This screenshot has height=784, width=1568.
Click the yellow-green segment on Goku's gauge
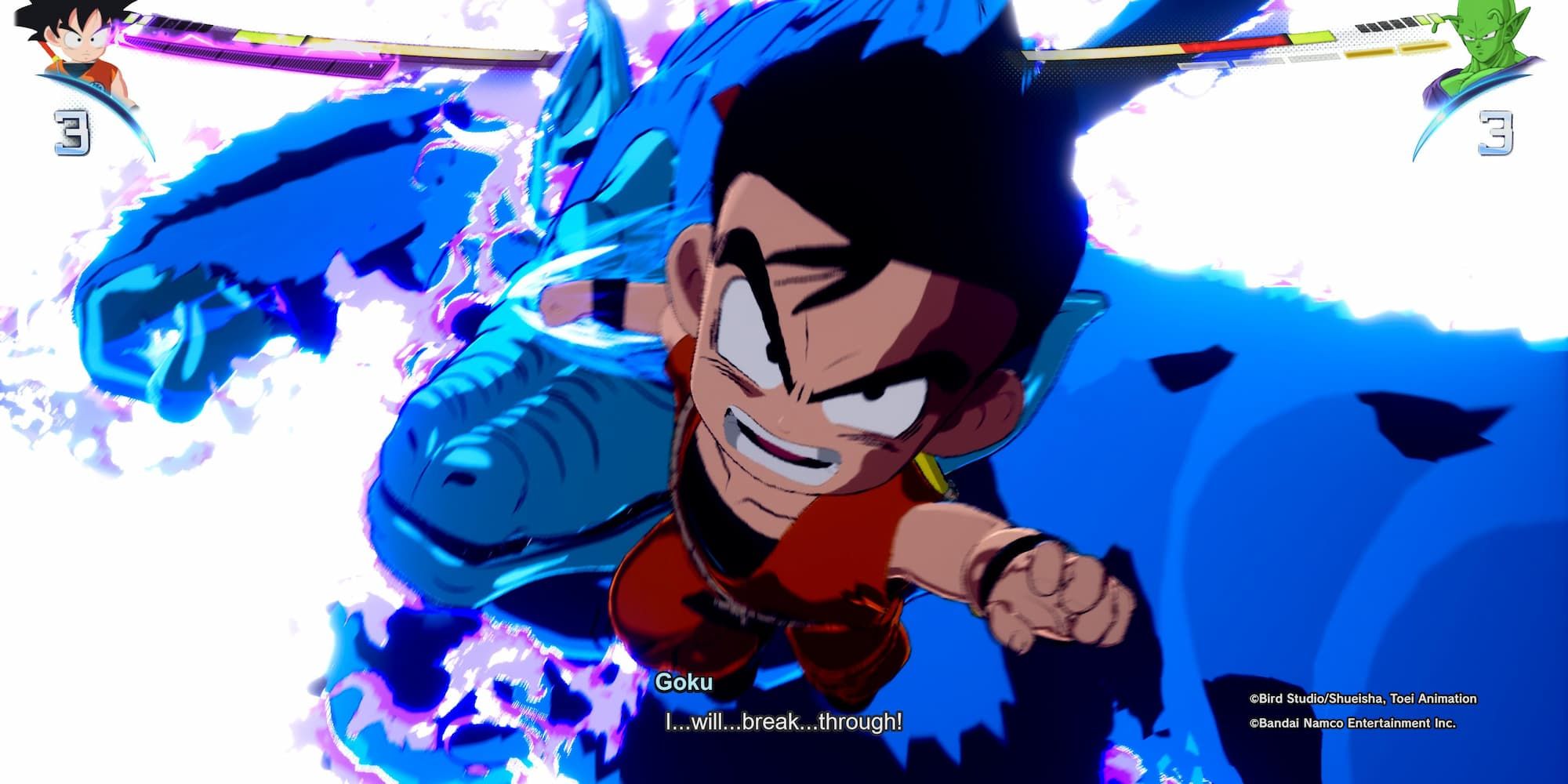pos(269,37)
